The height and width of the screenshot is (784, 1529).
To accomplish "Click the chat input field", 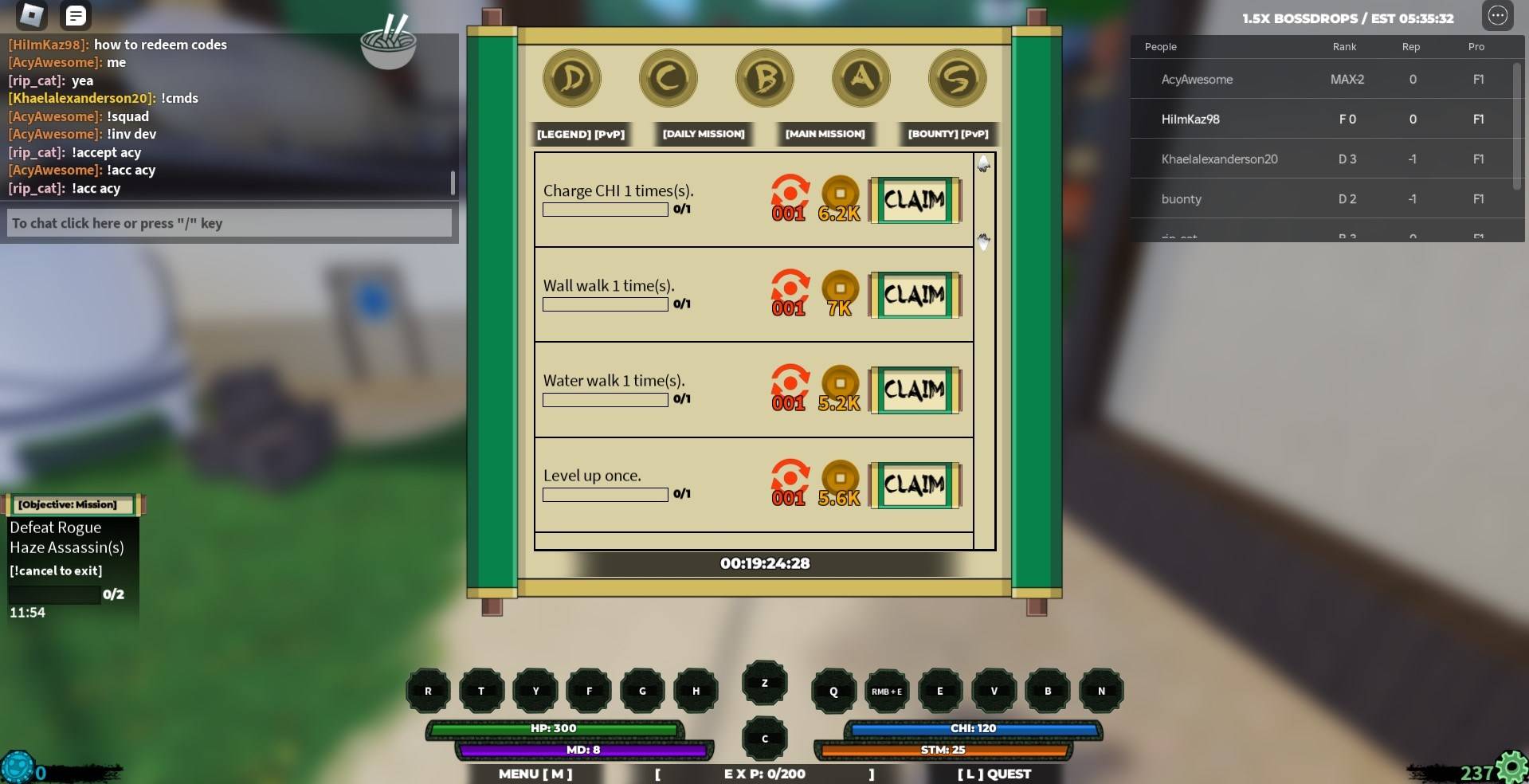I will click(x=229, y=223).
